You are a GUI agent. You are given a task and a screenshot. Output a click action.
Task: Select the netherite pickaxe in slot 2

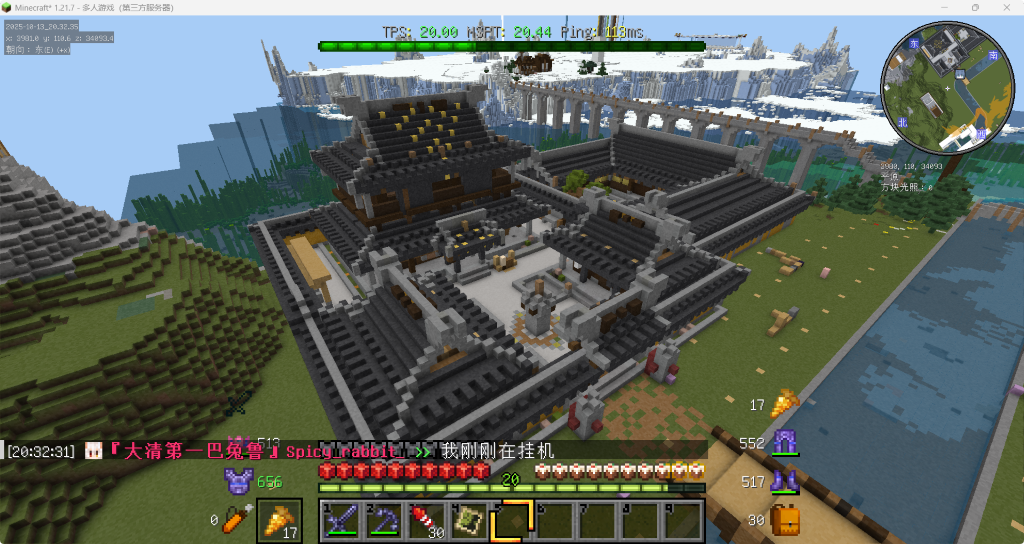pyautogui.click(x=383, y=520)
